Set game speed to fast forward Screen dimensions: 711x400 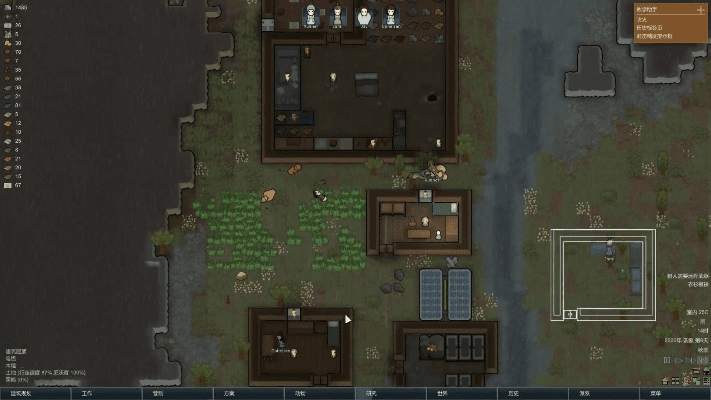click(686, 361)
